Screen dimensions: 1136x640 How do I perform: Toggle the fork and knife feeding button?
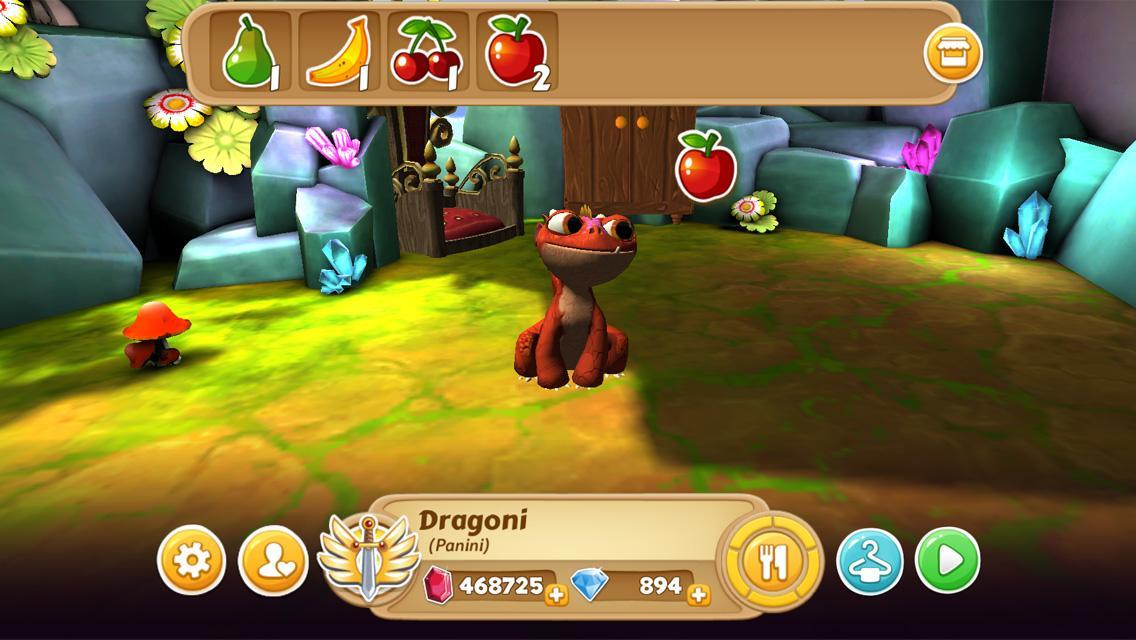pyautogui.click(x=770, y=560)
